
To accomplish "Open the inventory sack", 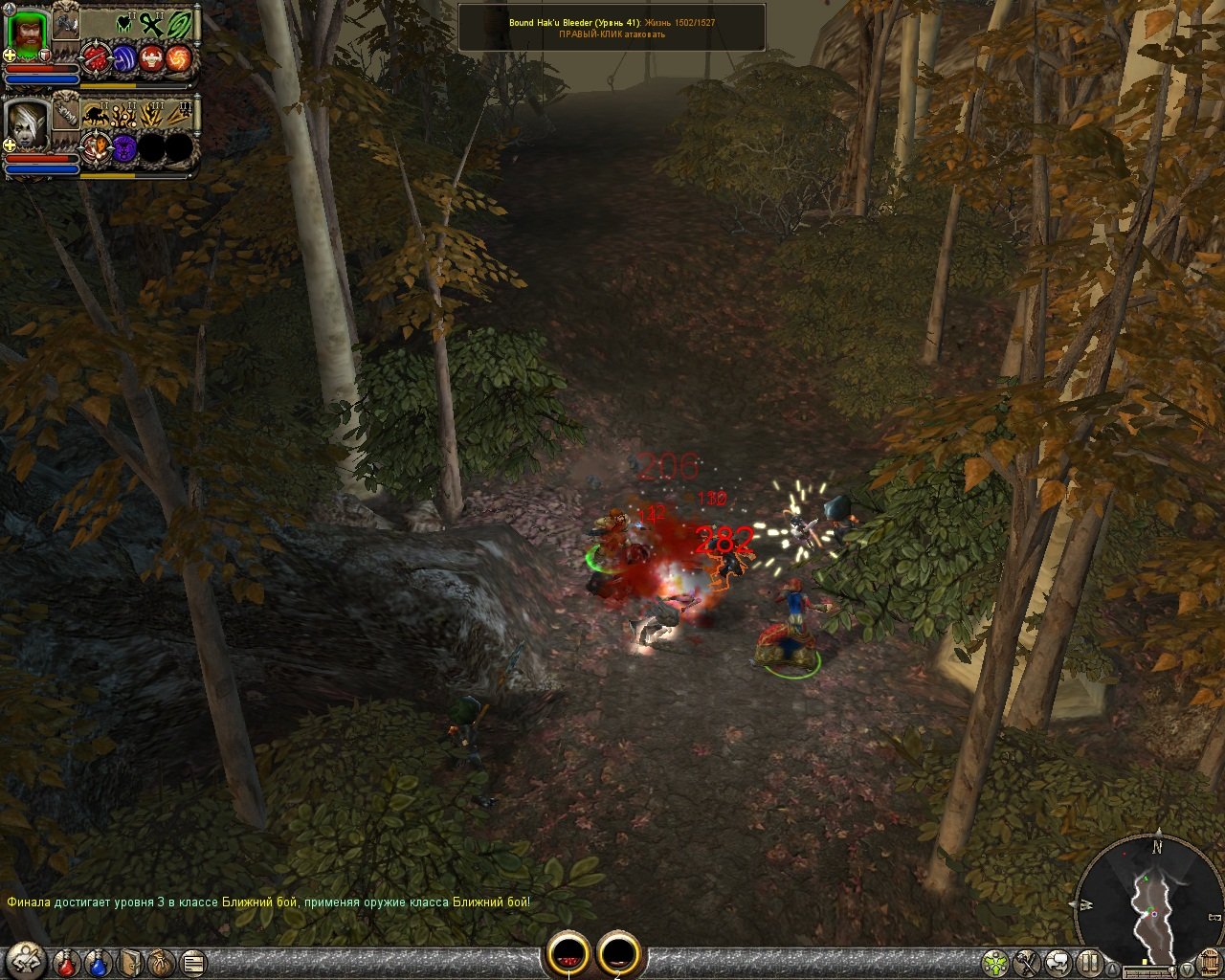I will coord(162,961).
